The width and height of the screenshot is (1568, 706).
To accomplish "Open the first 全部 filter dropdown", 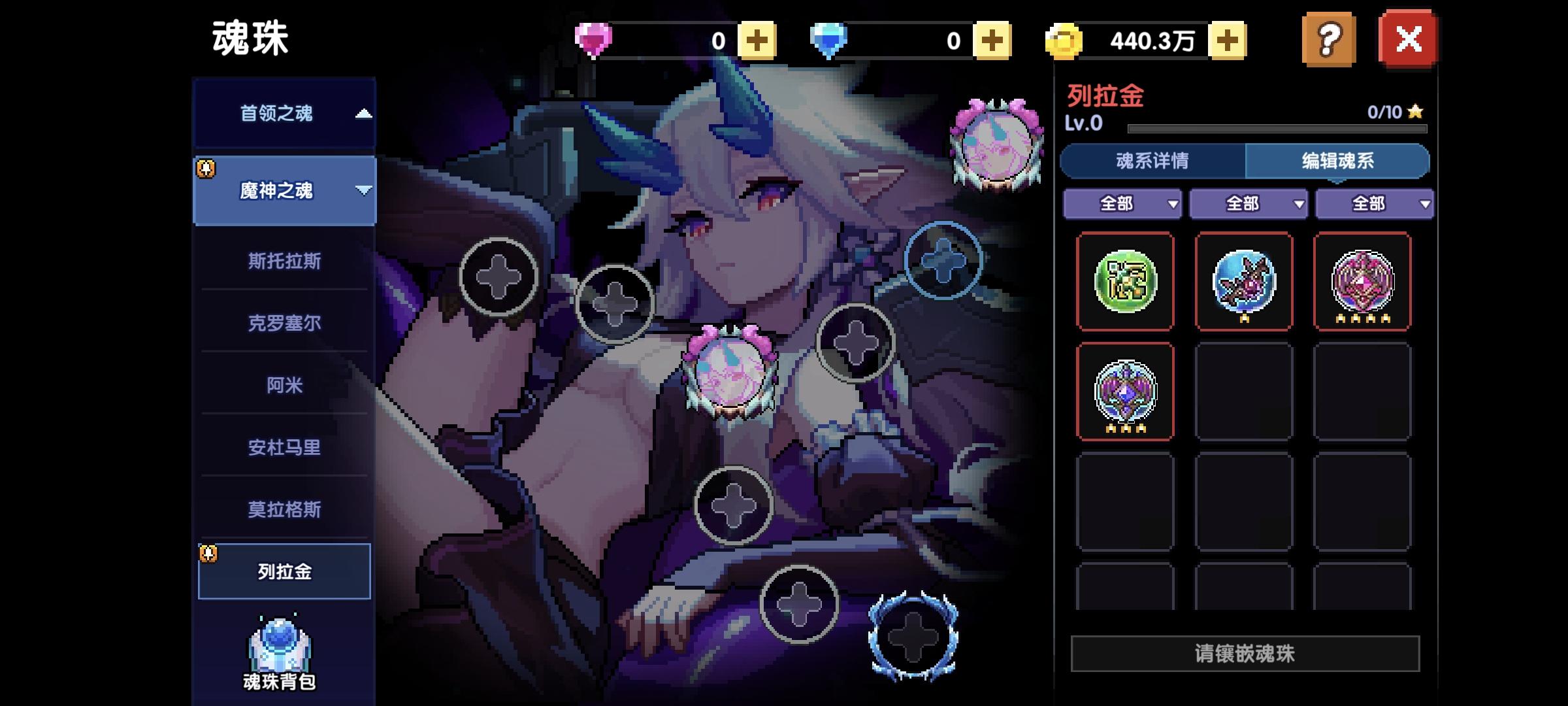I will pyautogui.click(x=1122, y=203).
